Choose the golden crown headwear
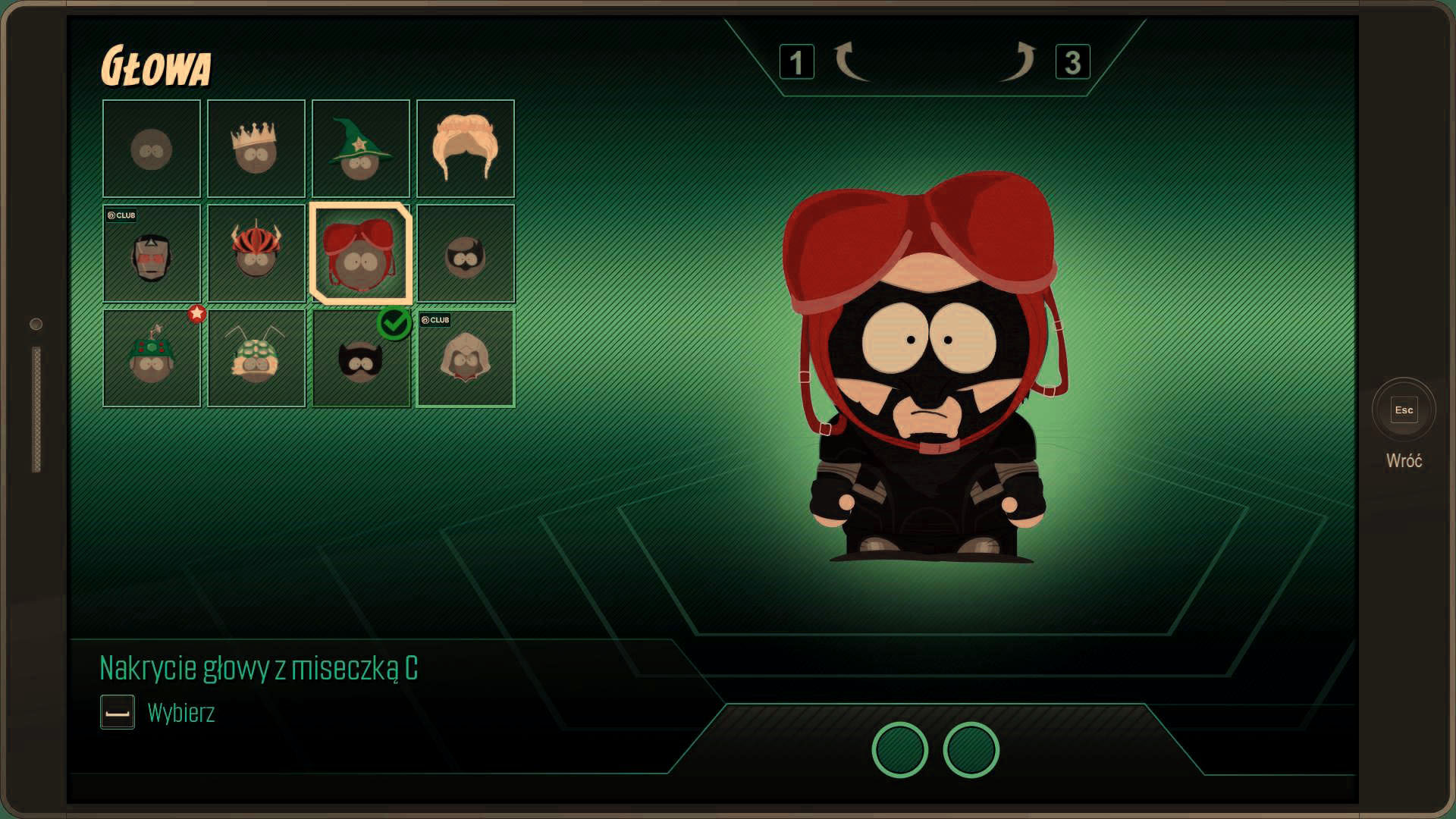Image resolution: width=1456 pixels, height=819 pixels. coord(256,149)
